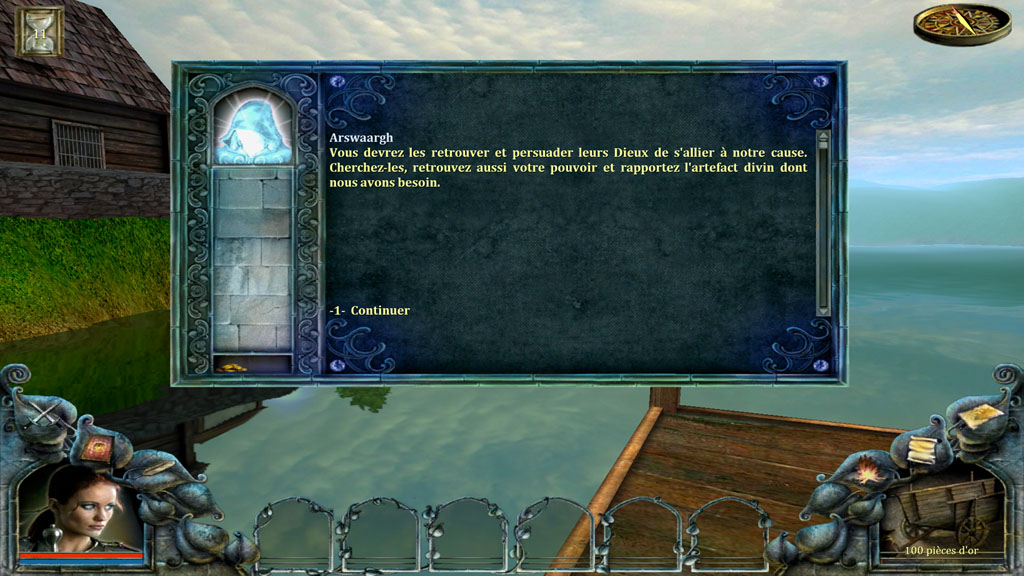This screenshot has height=576, width=1024.
Task: Click the dialogue text scrollbar
Action: (x=823, y=222)
